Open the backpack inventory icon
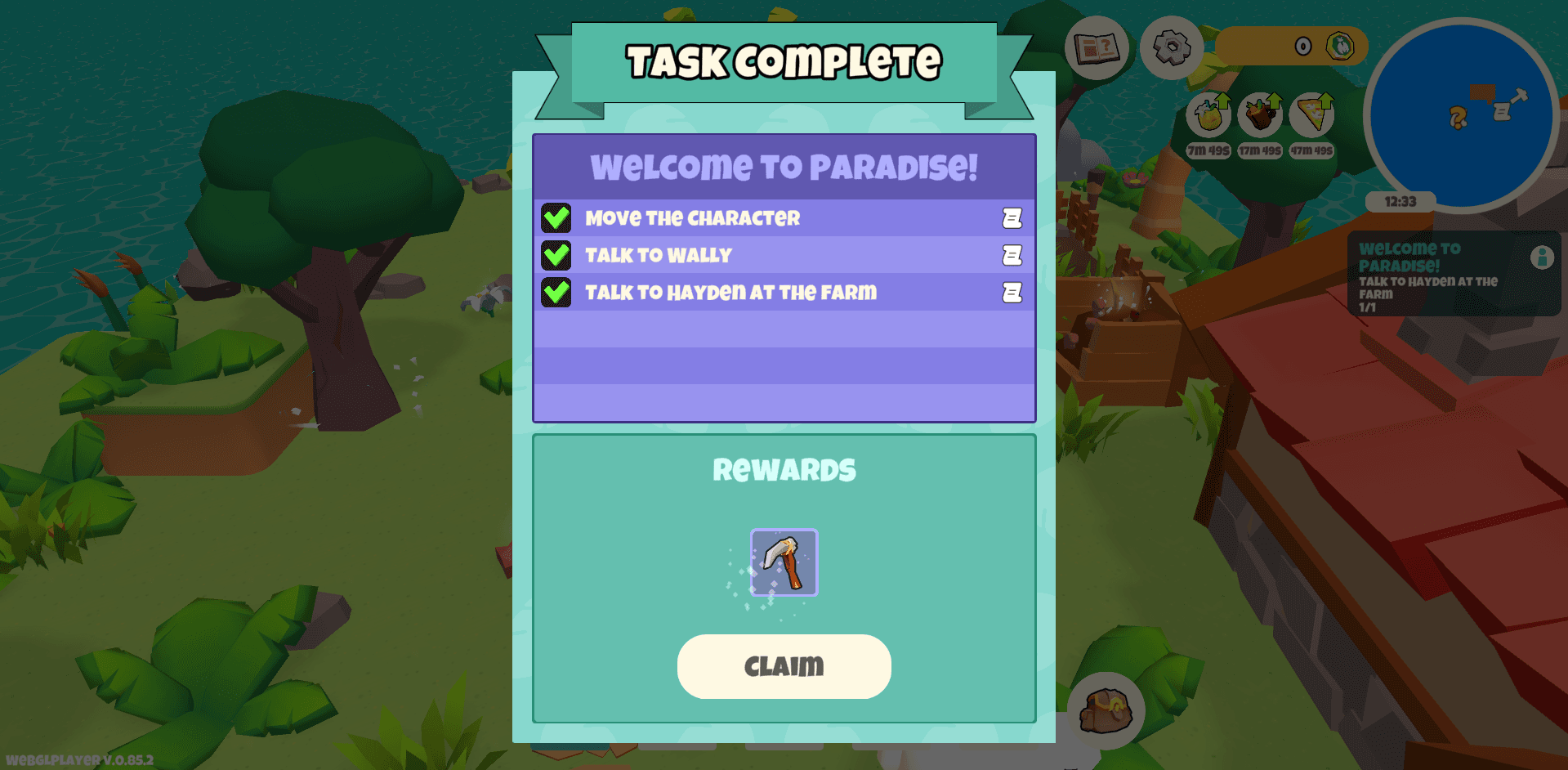 pos(1108,711)
